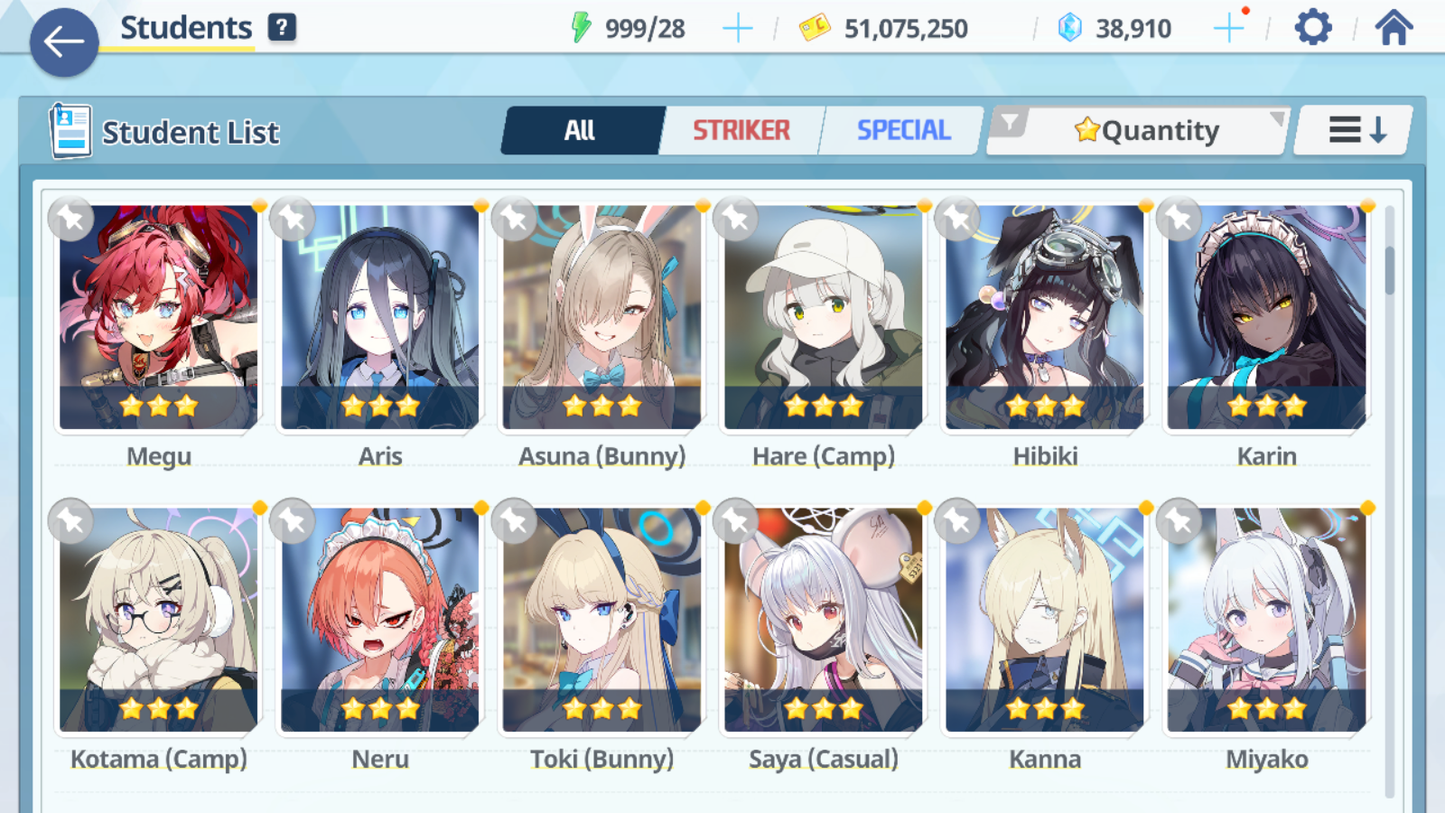Switch to the All tab
The width and height of the screenshot is (1445, 813).
581,130
